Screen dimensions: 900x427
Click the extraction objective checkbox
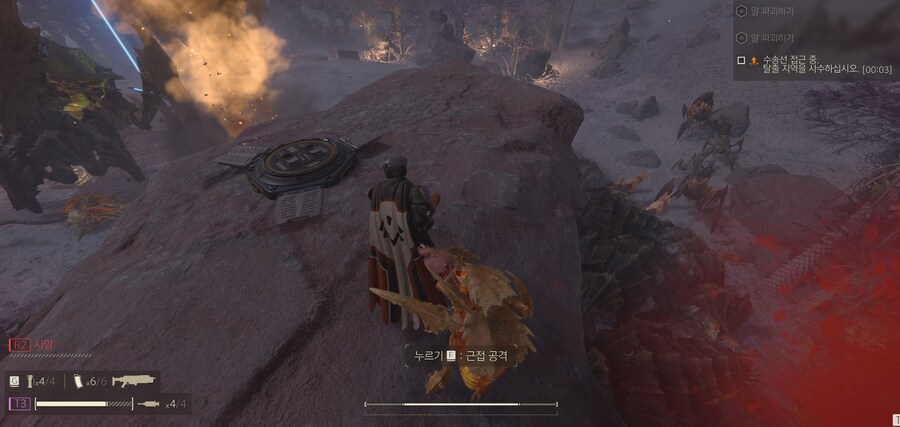741,61
